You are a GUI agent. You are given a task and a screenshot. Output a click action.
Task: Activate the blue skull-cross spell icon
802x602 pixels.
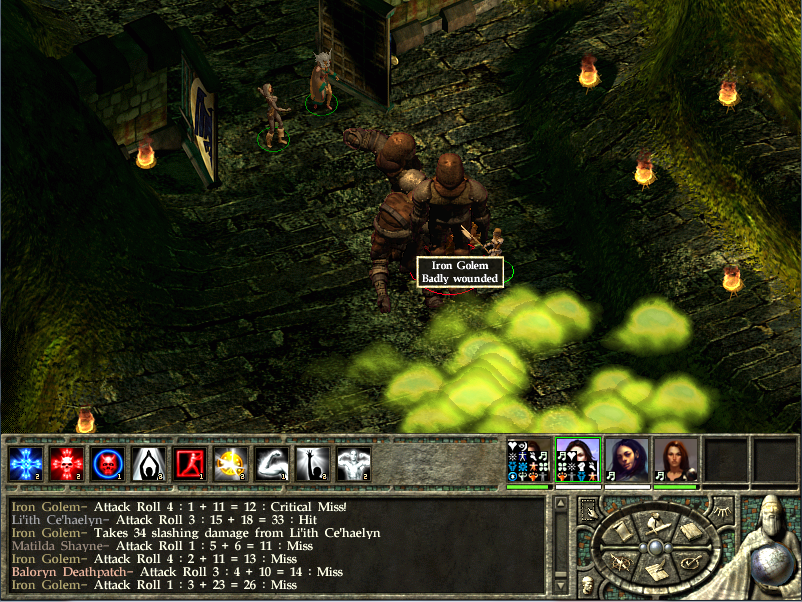(x=24, y=464)
